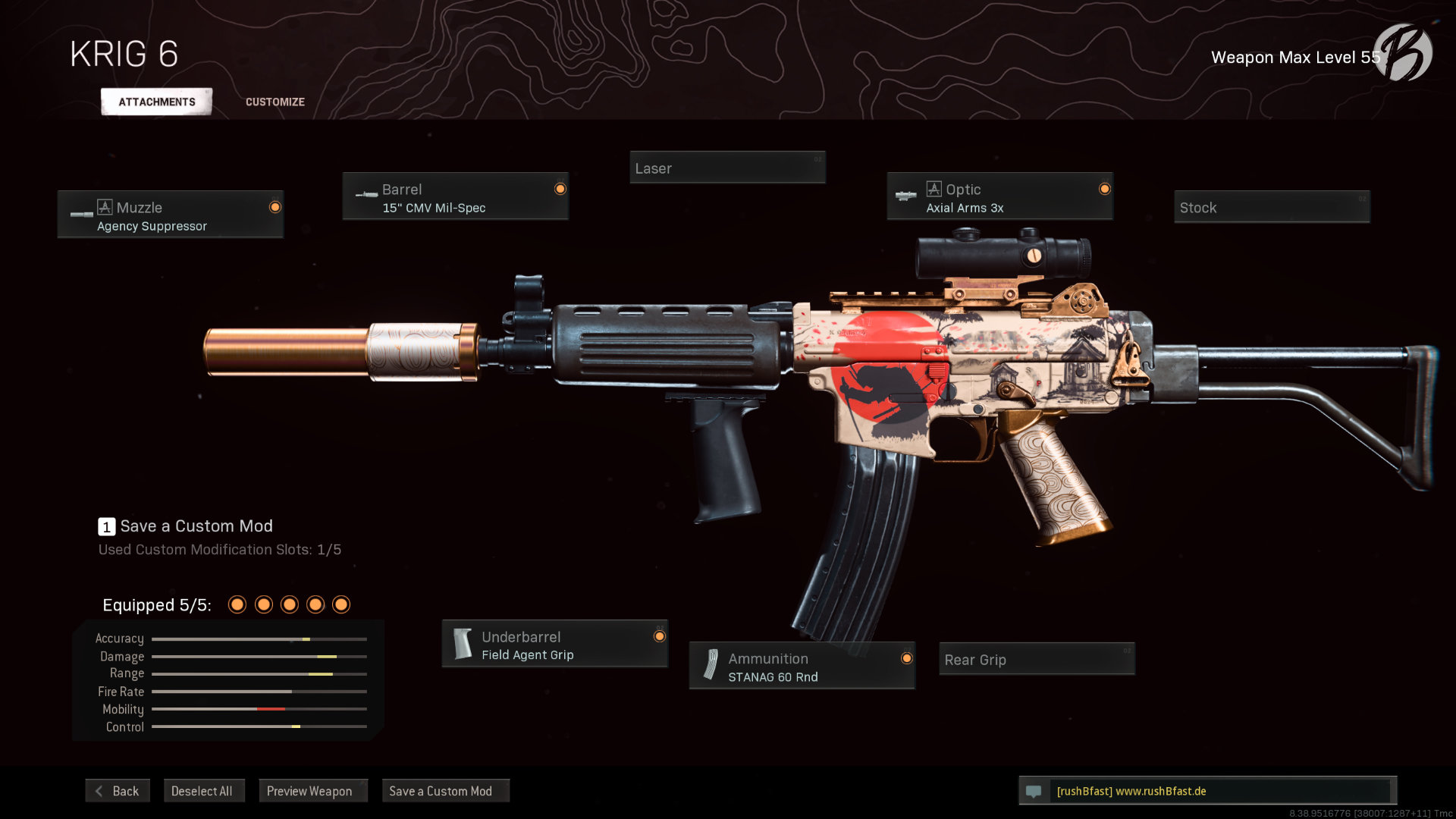Open the chat message box
This screenshot has height=819, width=1456.
pos(1207,791)
